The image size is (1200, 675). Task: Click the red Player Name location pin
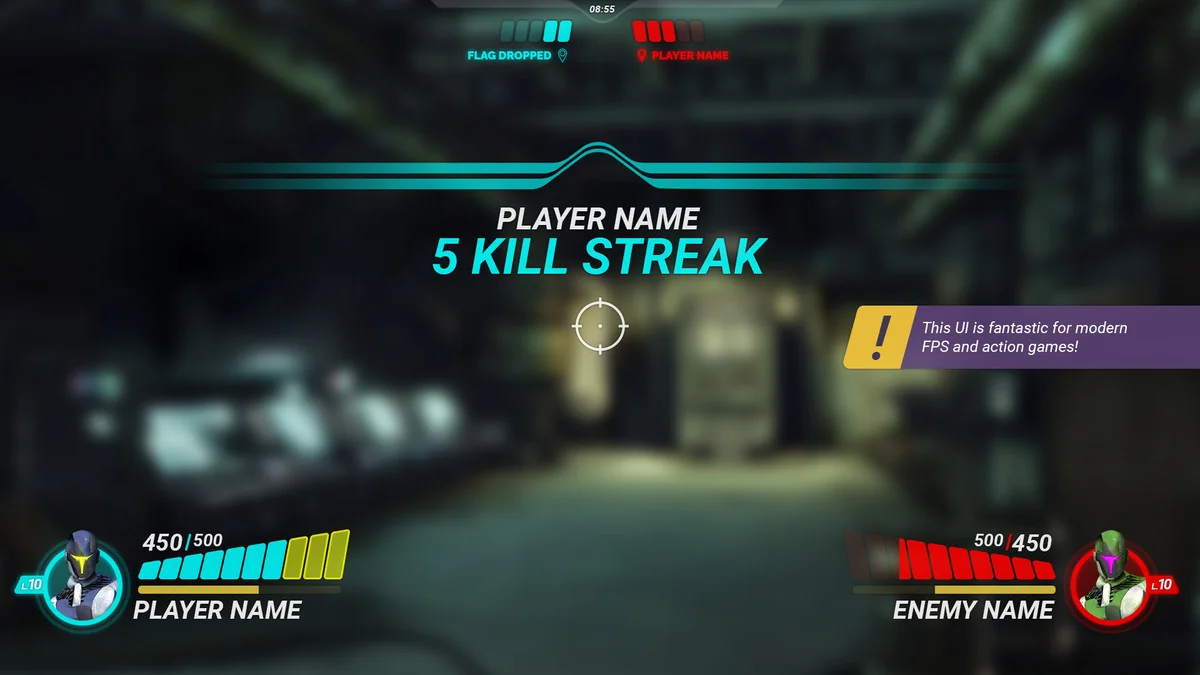point(641,56)
